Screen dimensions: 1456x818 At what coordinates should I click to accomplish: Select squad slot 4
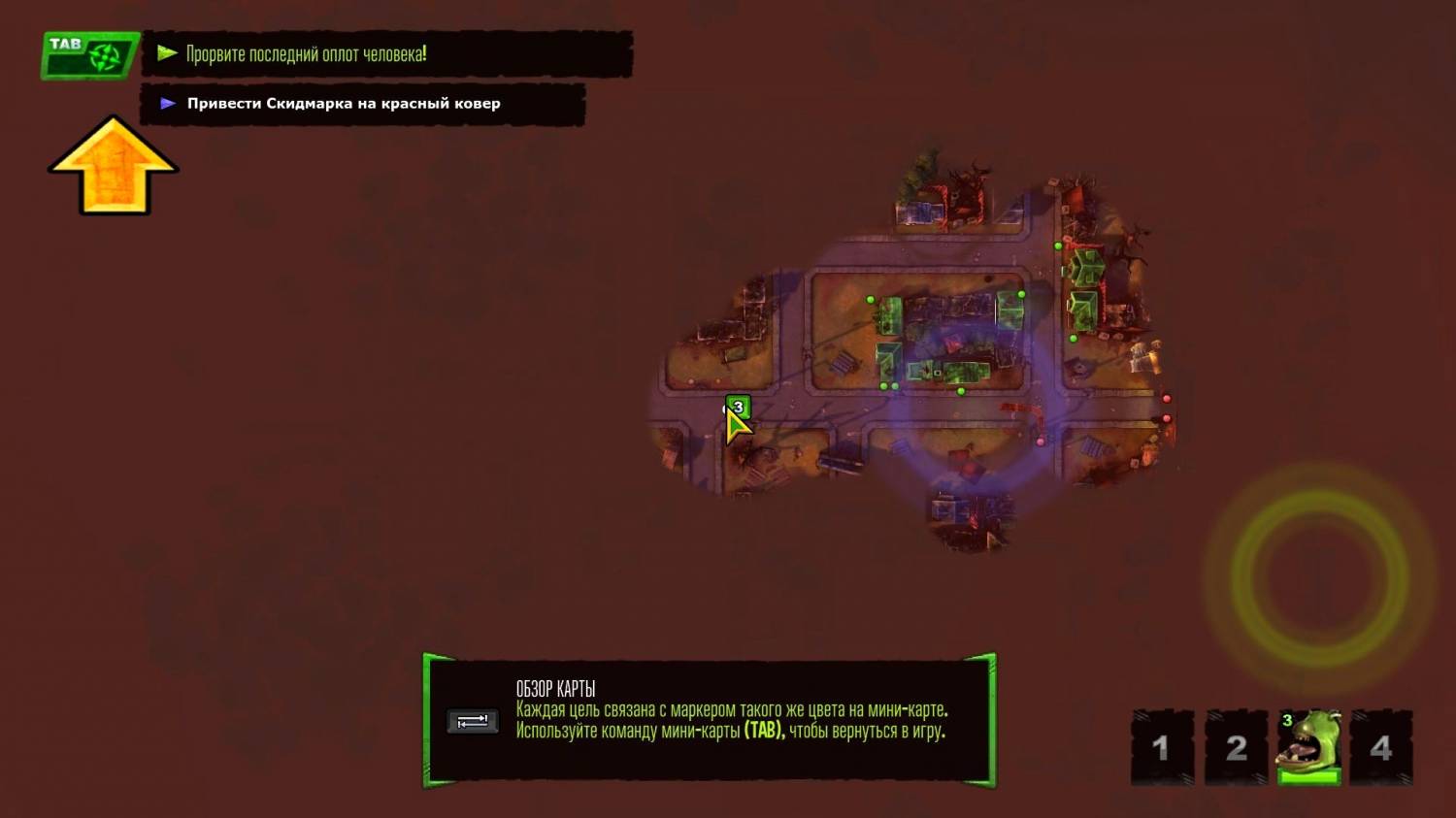(1380, 747)
